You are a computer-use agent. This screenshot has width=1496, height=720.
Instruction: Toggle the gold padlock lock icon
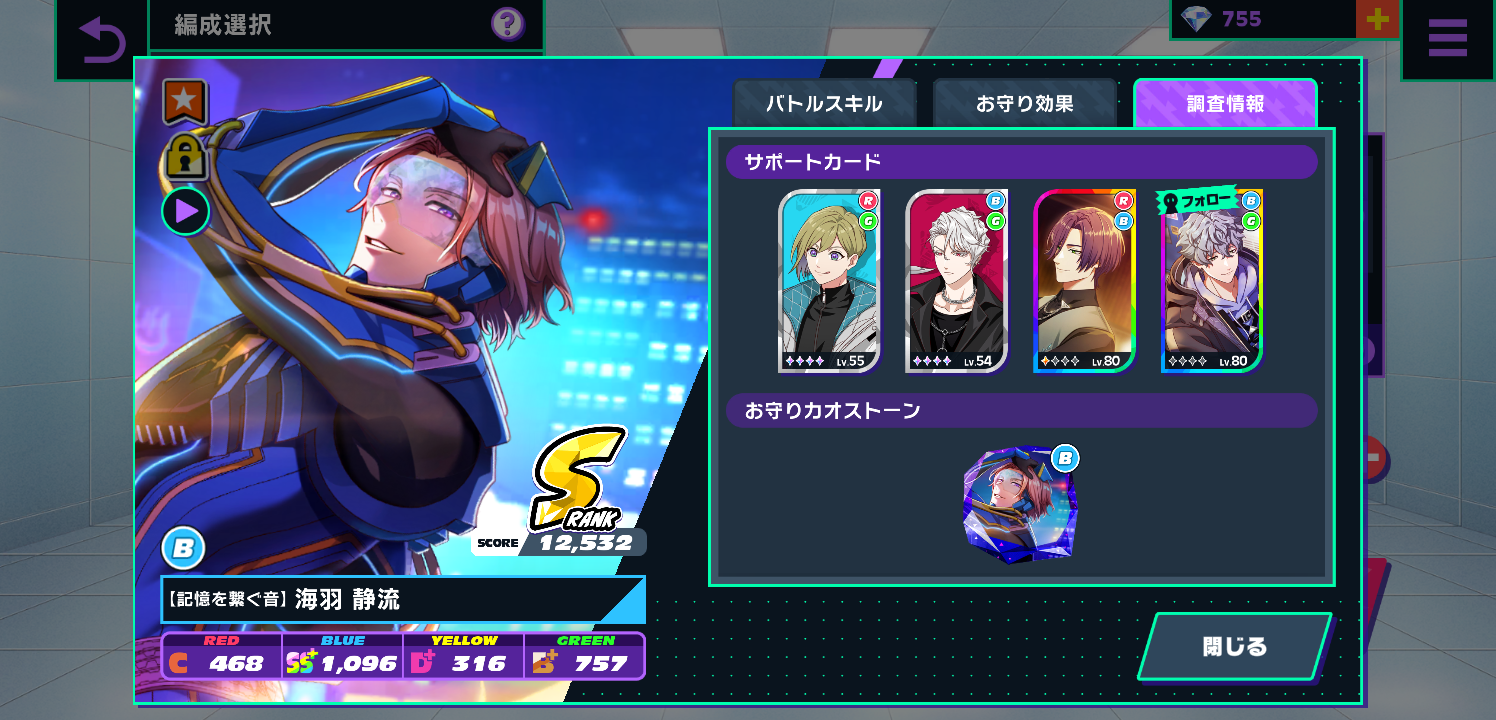(x=185, y=156)
